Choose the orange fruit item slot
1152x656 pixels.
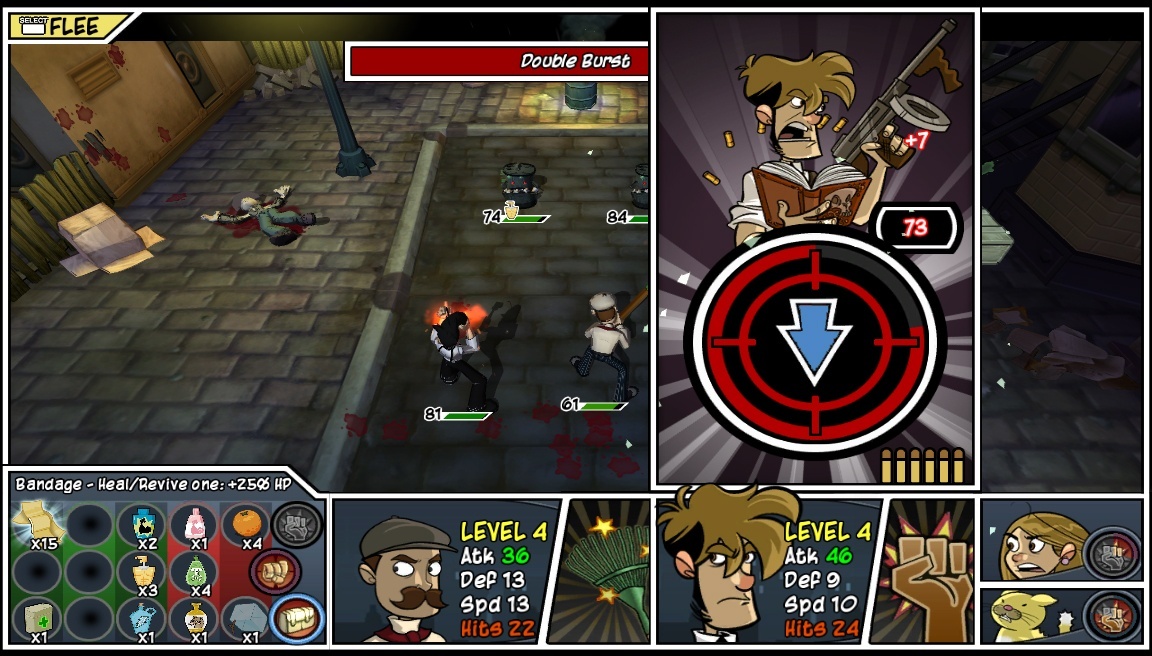[245, 524]
